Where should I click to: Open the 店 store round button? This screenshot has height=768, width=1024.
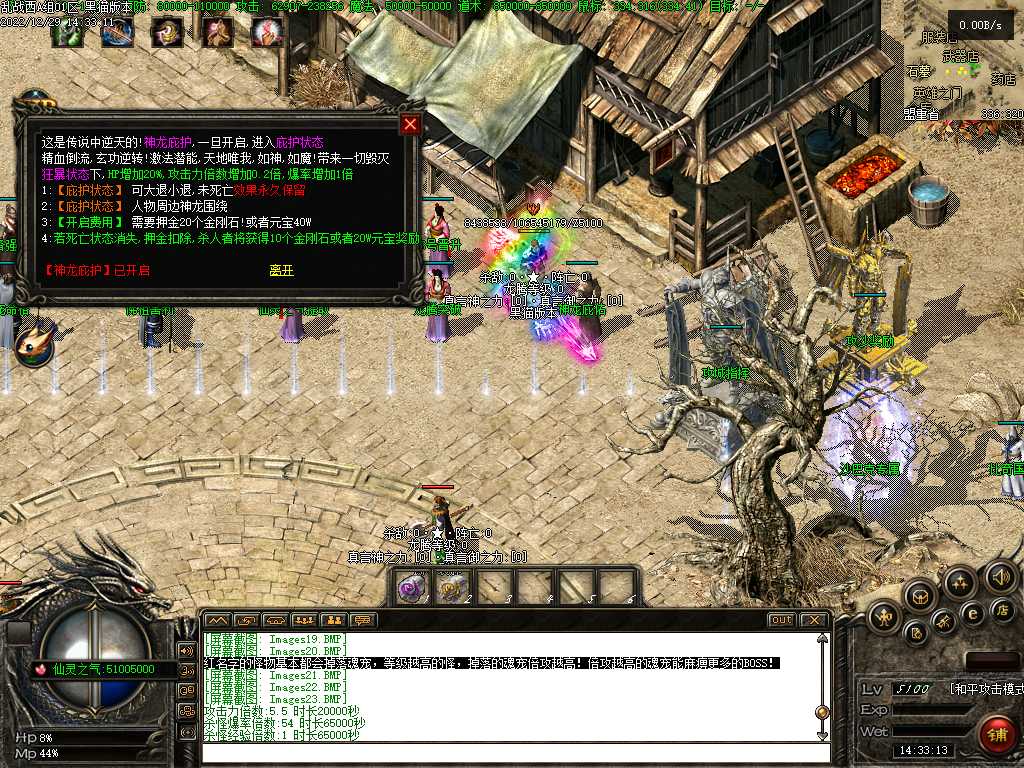pos(1001,609)
